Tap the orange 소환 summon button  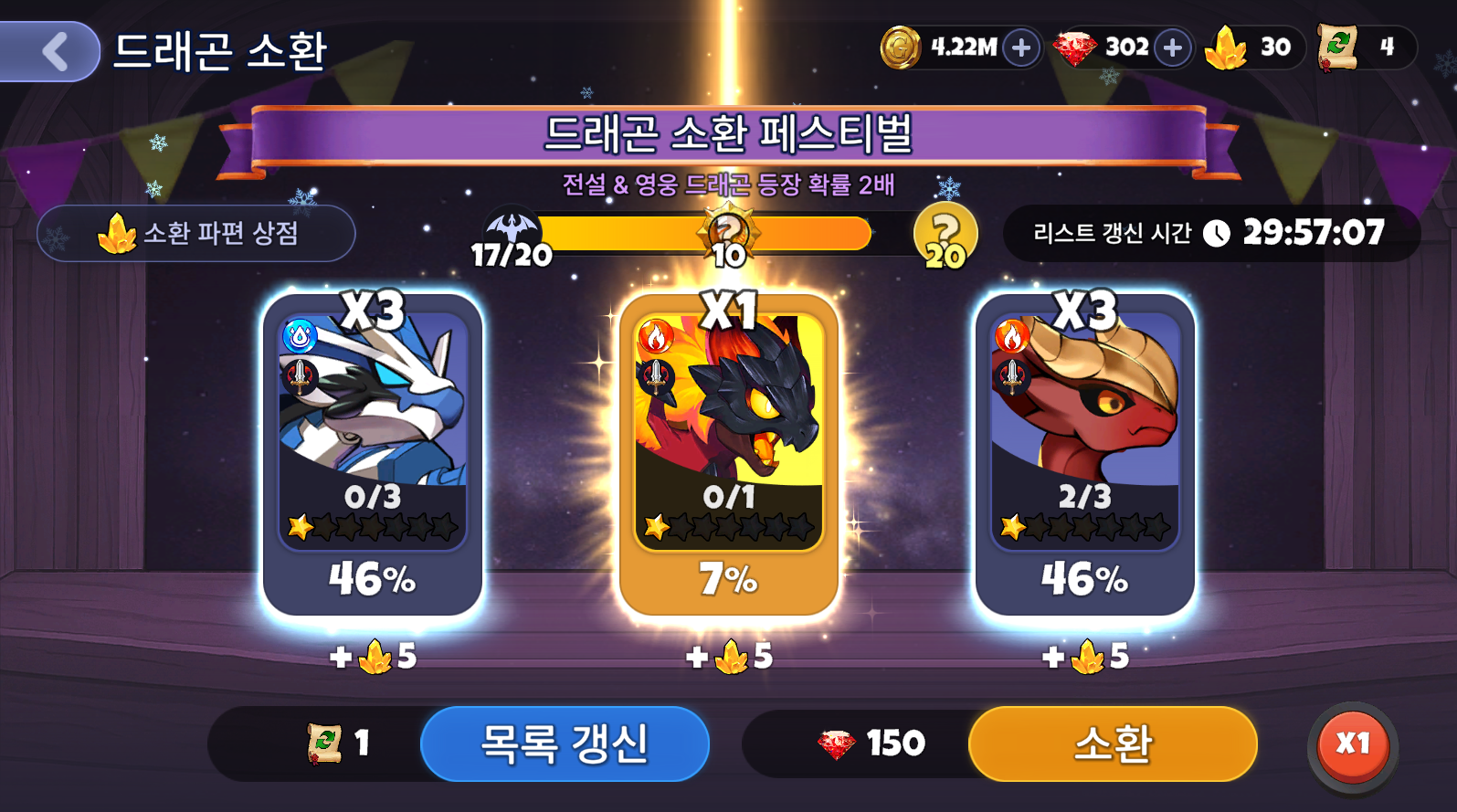coord(1113,743)
